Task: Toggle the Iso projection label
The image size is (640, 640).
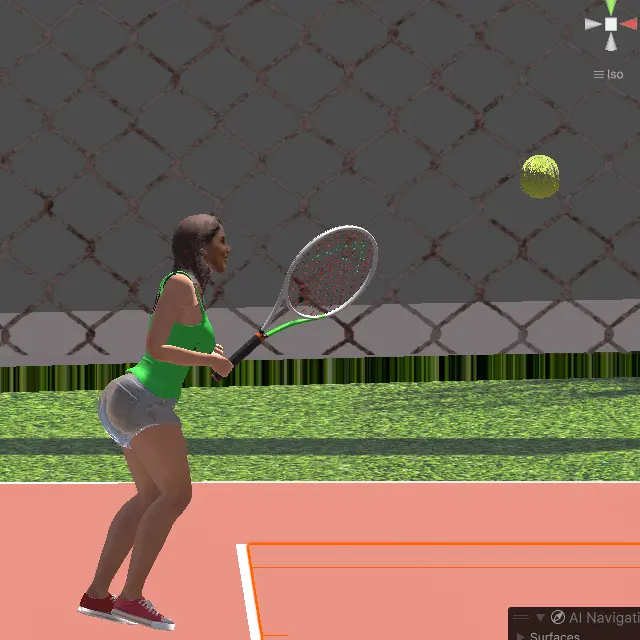Action: (615, 74)
